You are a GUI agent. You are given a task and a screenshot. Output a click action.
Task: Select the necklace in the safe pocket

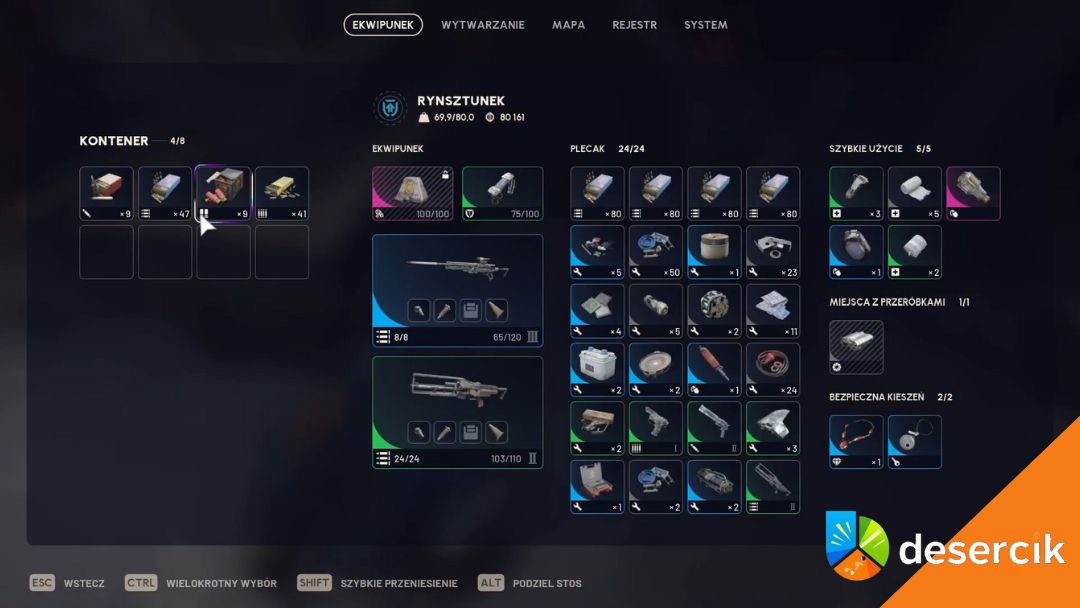coord(856,442)
